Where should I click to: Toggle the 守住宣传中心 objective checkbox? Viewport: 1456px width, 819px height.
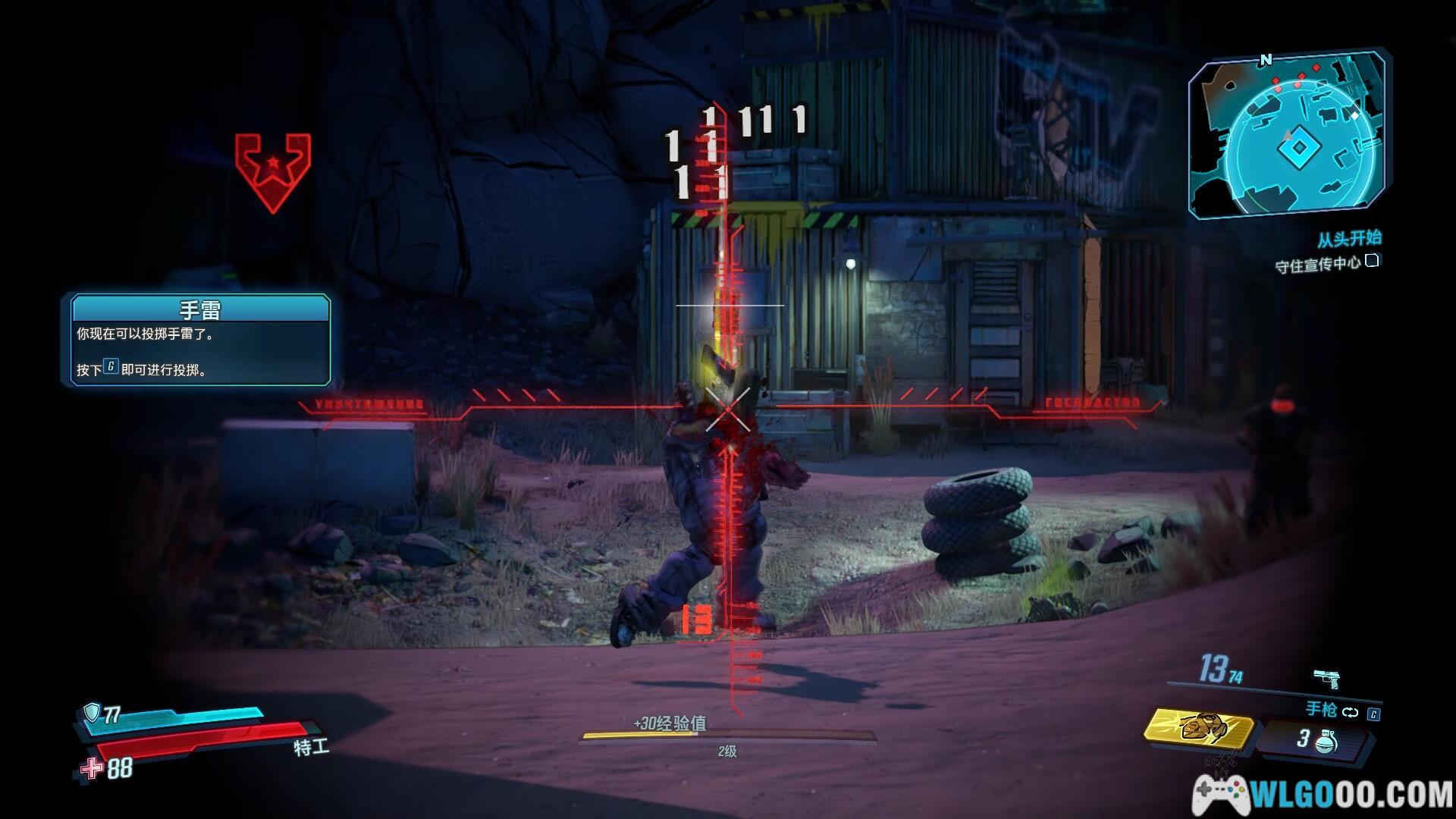[1372, 262]
